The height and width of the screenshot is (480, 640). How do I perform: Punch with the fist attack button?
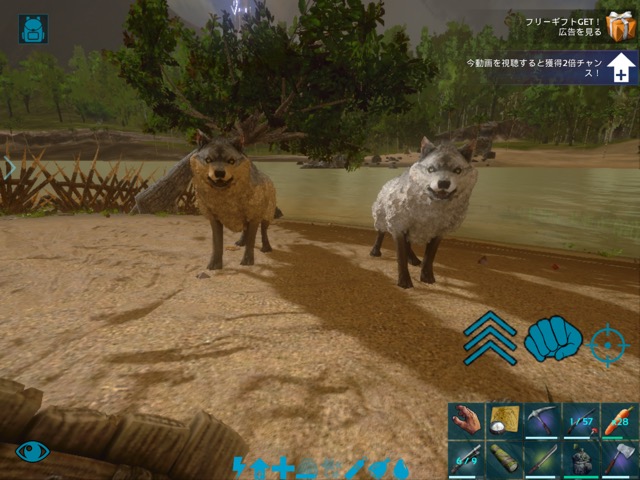pyautogui.click(x=552, y=339)
